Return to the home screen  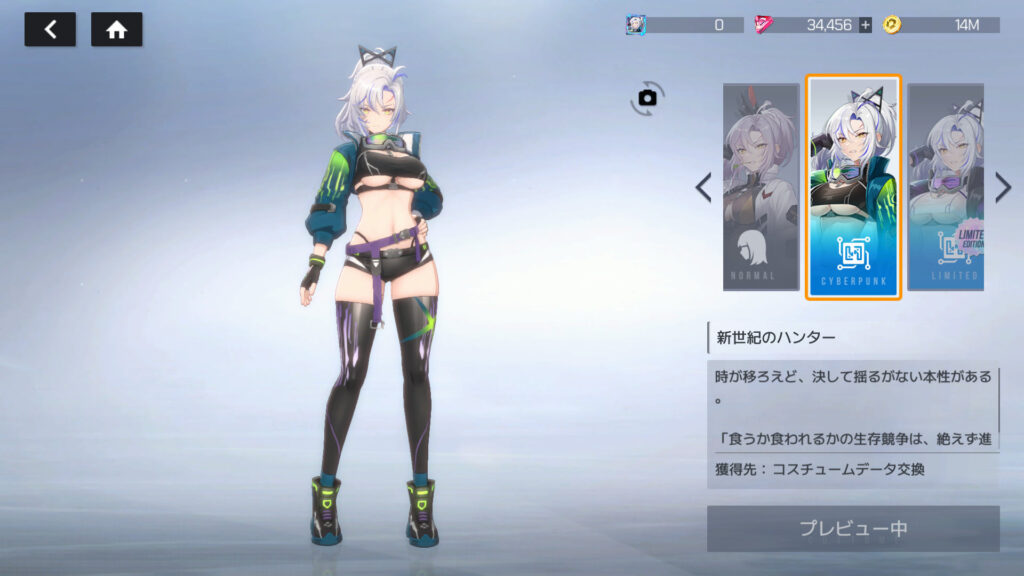(x=116, y=30)
